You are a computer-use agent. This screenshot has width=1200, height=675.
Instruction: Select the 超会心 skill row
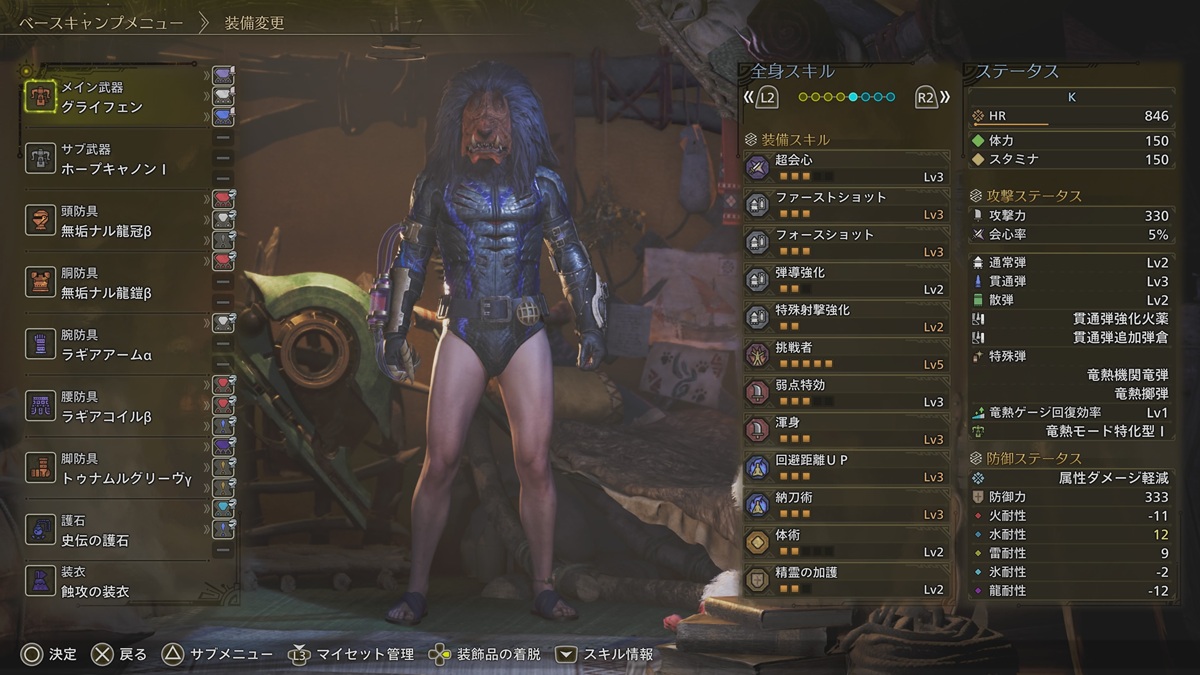tap(846, 168)
